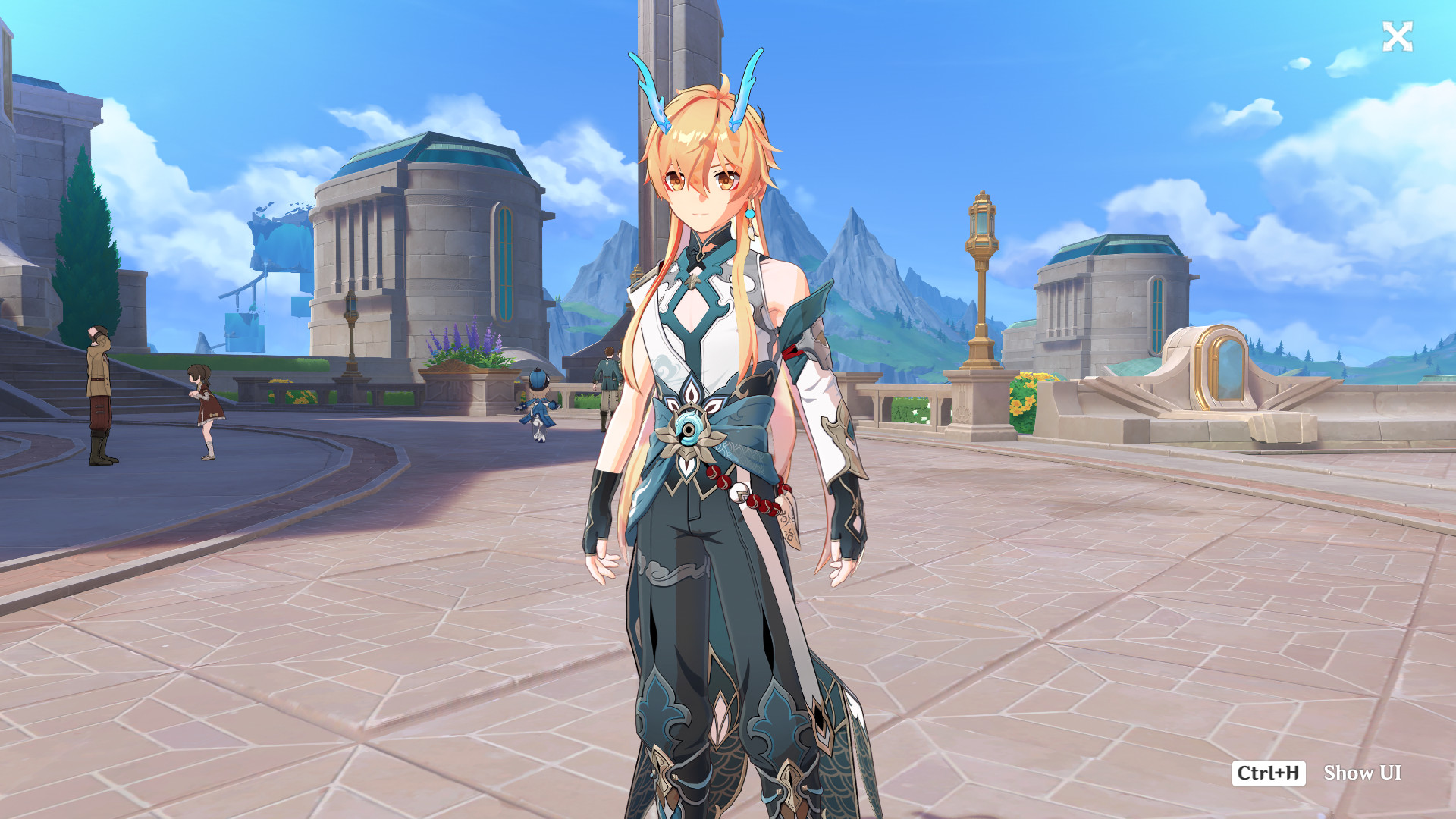
Task: Click the yellow flowers by the balustrade
Action: pos(1024,391)
